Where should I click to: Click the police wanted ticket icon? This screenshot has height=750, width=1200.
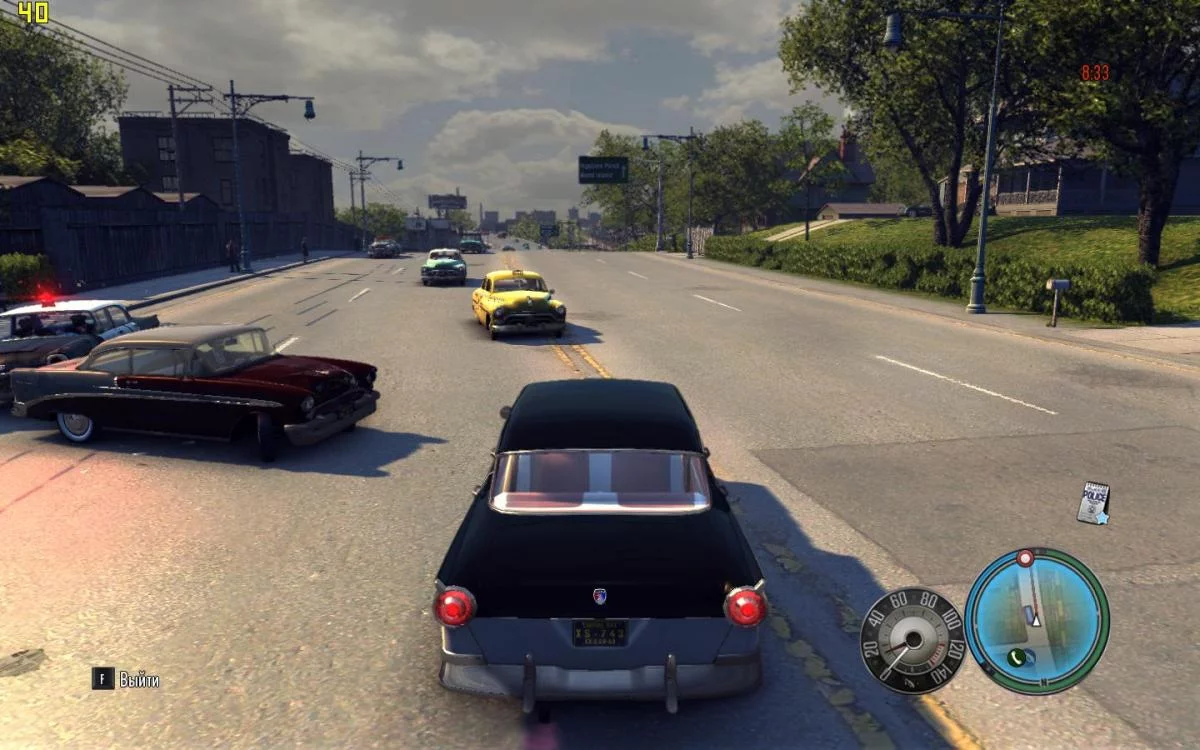pyautogui.click(x=1094, y=503)
